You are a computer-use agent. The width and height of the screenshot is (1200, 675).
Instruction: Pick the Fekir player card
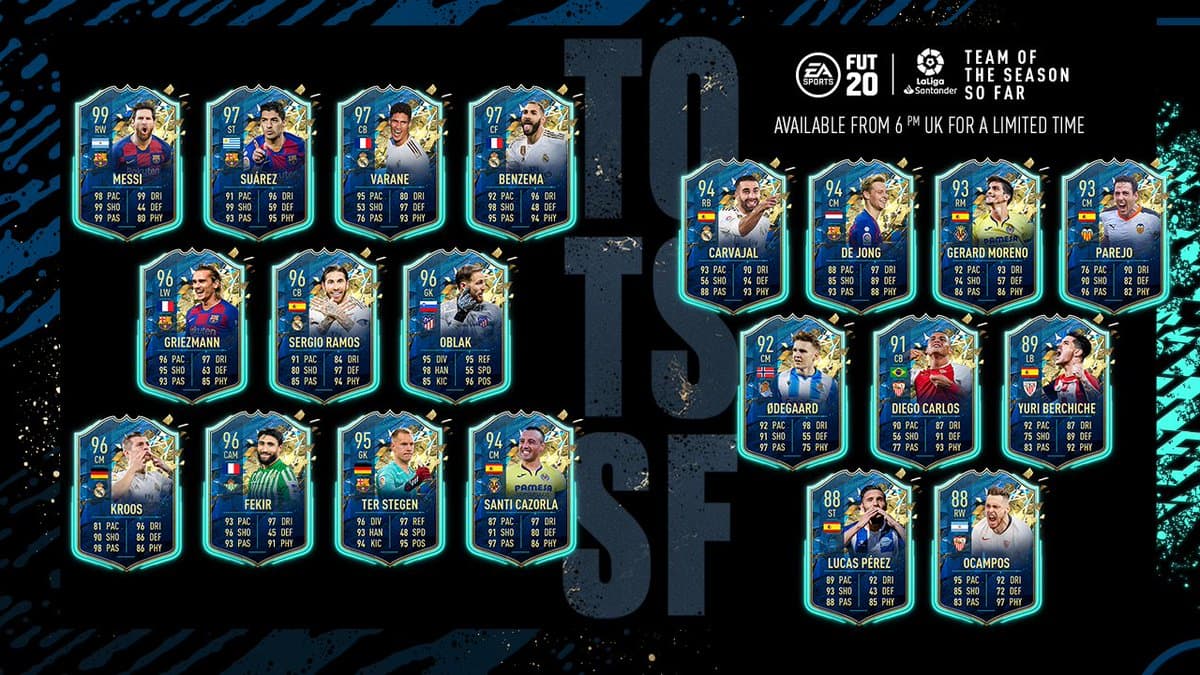pos(258,490)
